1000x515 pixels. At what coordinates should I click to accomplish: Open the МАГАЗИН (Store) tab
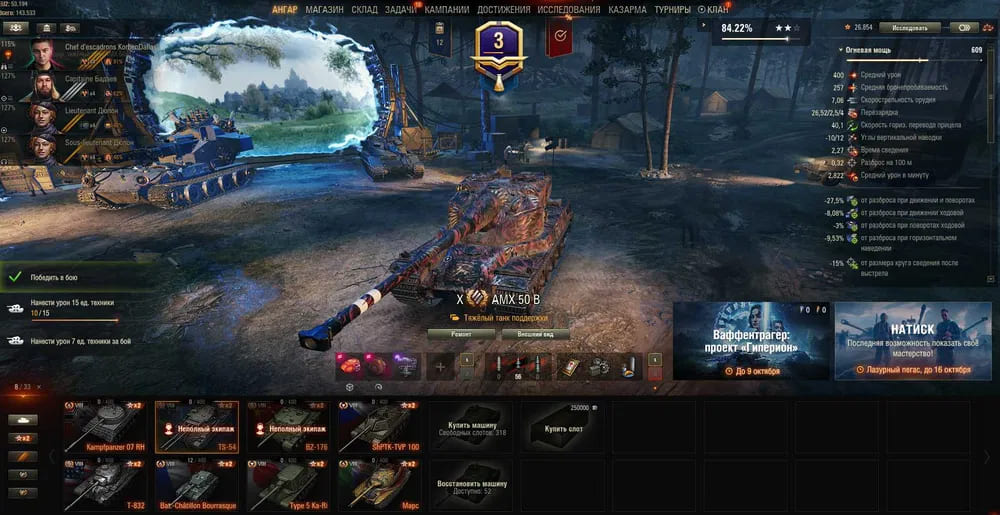(x=324, y=9)
